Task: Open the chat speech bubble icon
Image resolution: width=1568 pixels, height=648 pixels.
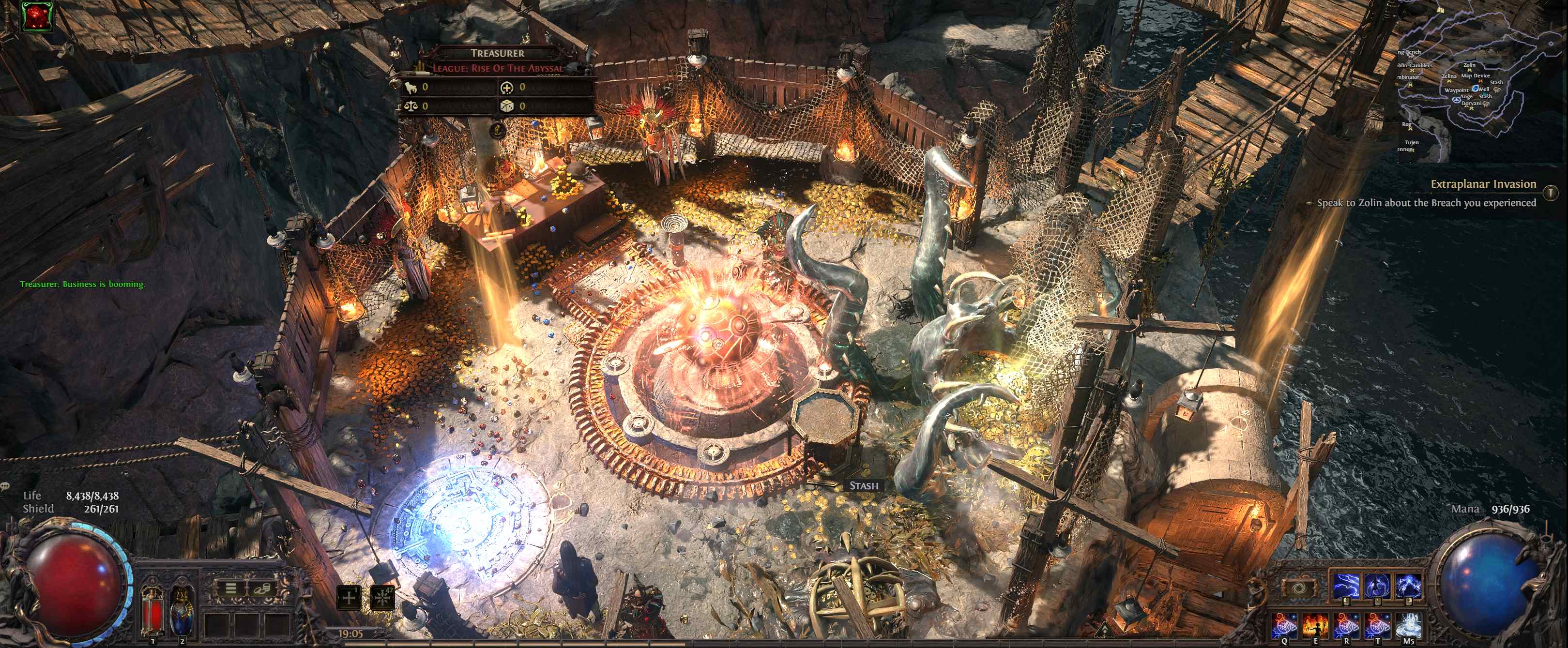Action: pyautogui.click(x=5, y=486)
